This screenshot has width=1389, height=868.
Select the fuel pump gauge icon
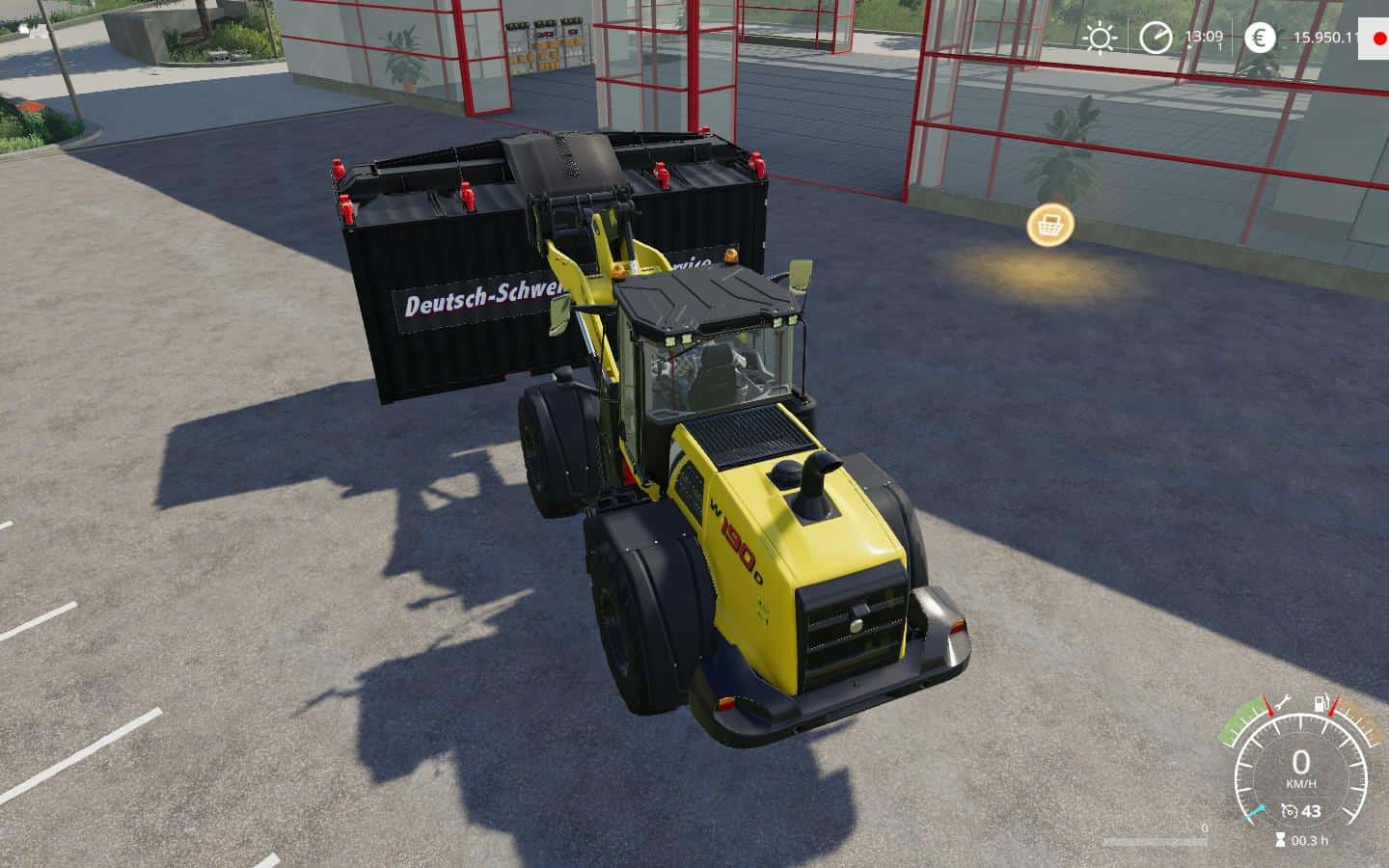[x=1320, y=703]
